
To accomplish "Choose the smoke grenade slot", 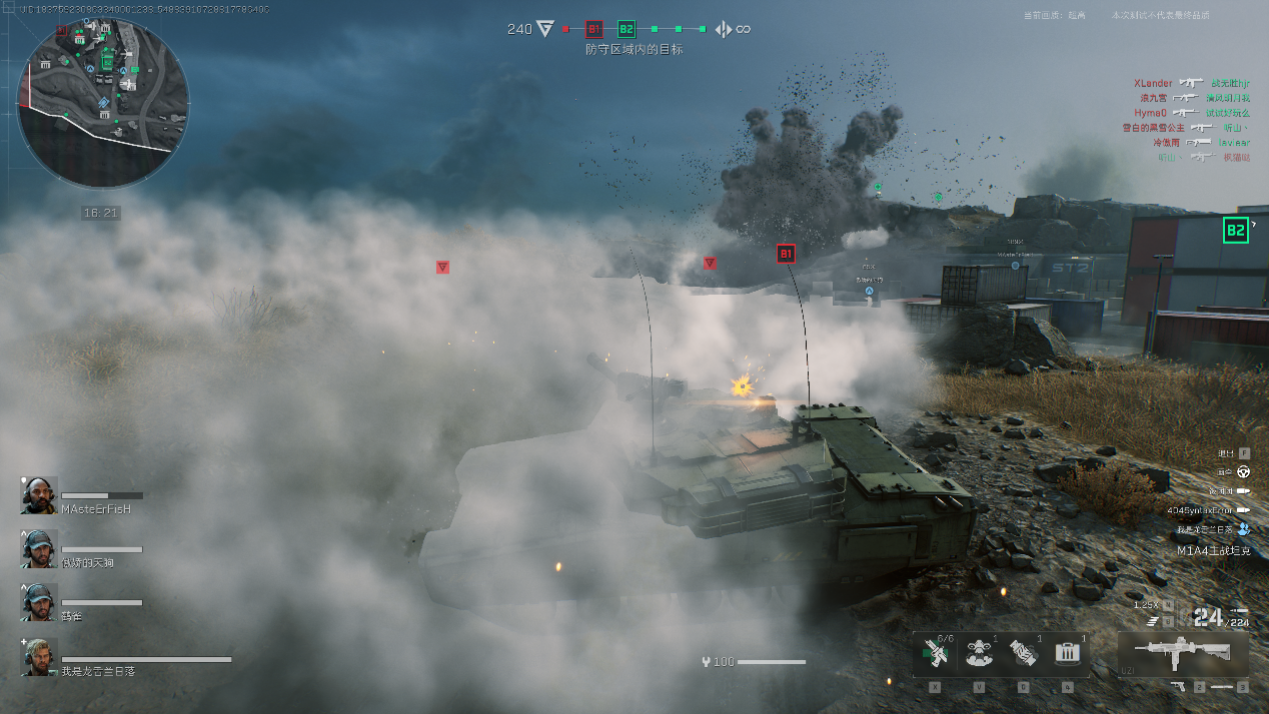I will [x=1023, y=655].
